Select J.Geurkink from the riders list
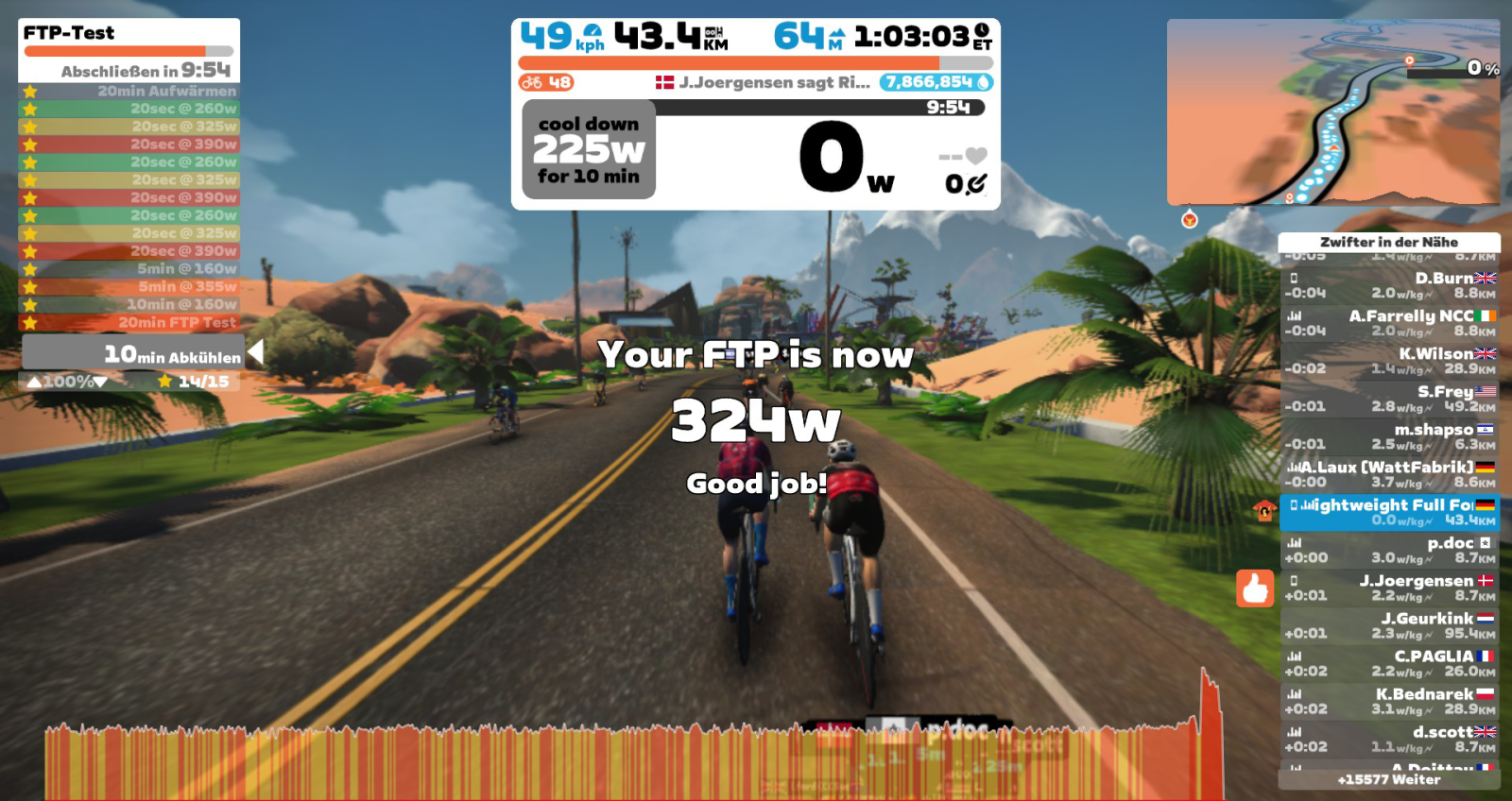Viewport: 1512px width, 801px height. click(x=1388, y=625)
